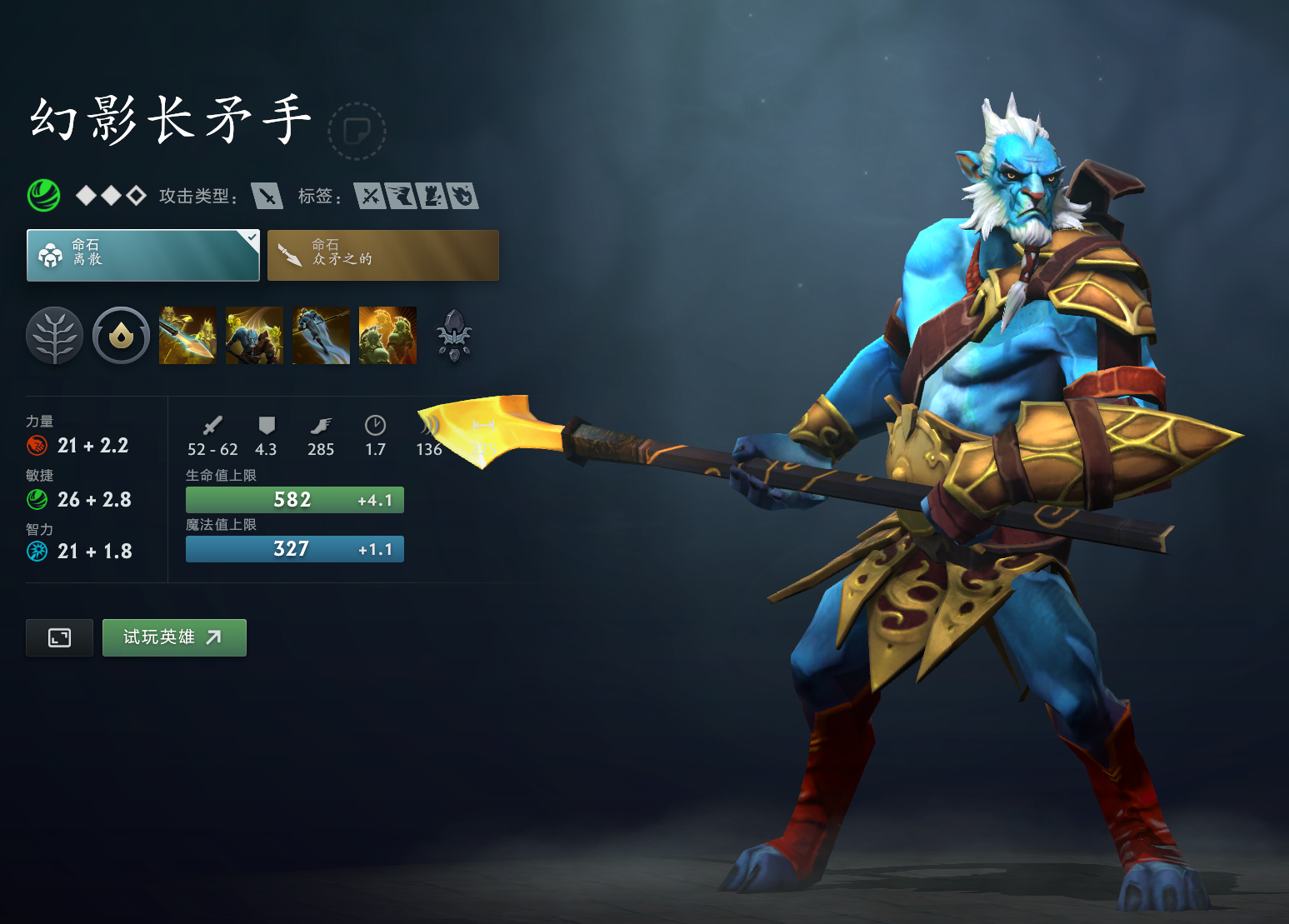Expand the hero model to fullscreen view
Image resolution: width=1289 pixels, height=924 pixels.
coord(59,638)
